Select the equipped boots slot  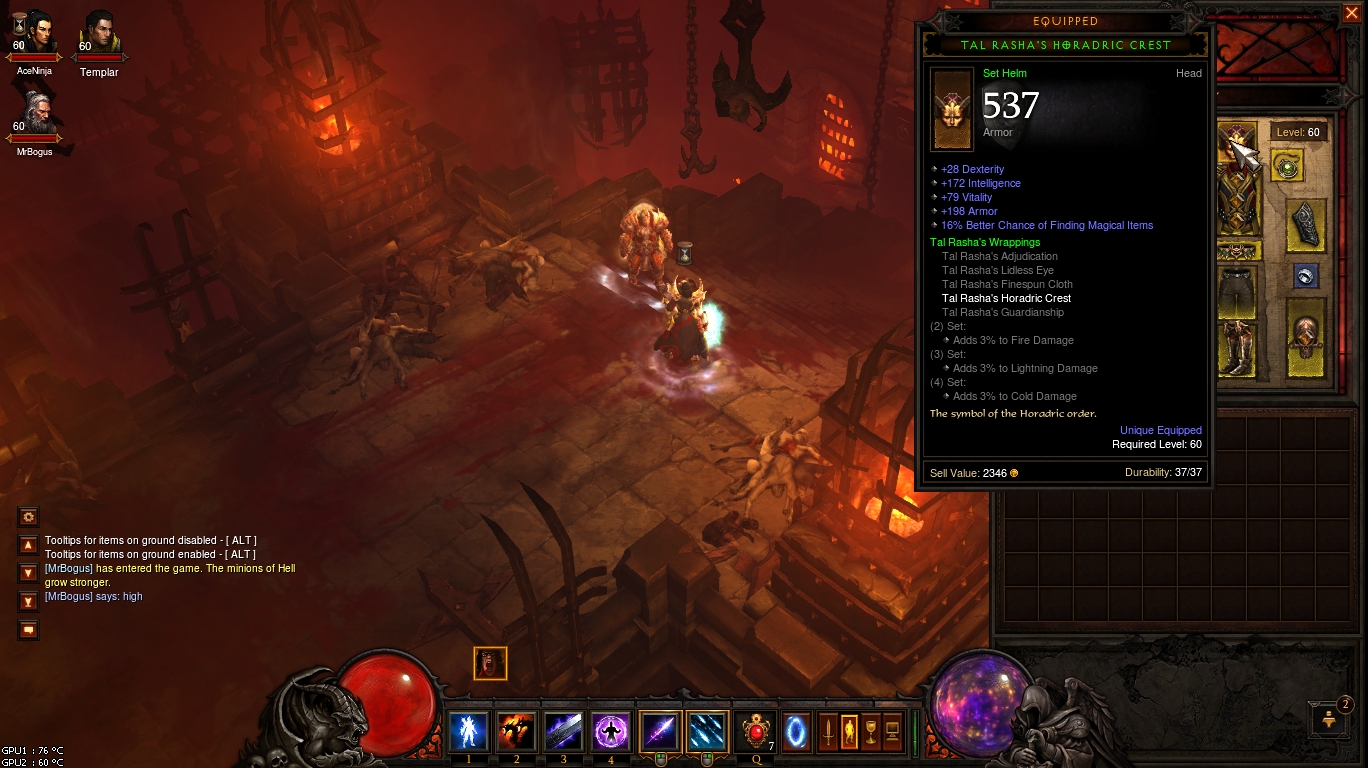point(1236,347)
